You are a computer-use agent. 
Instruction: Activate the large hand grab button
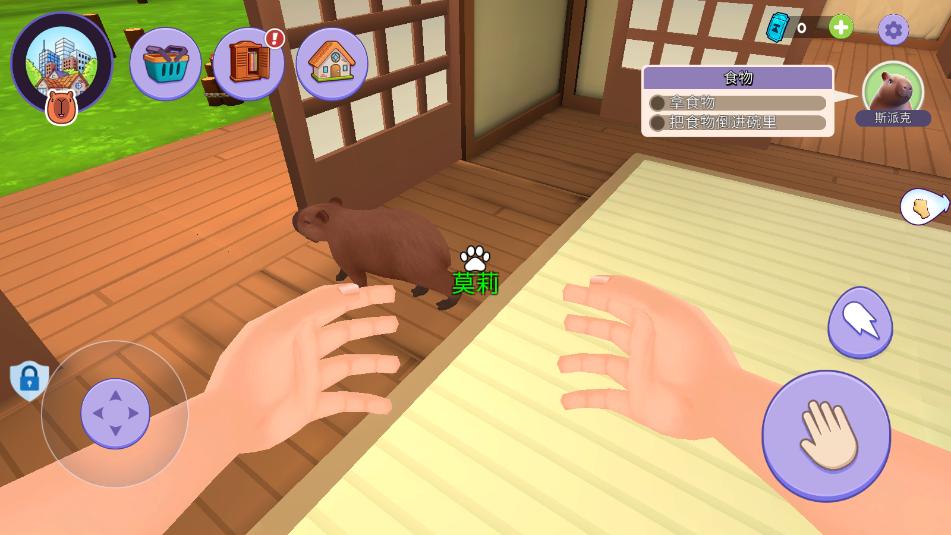tap(826, 435)
